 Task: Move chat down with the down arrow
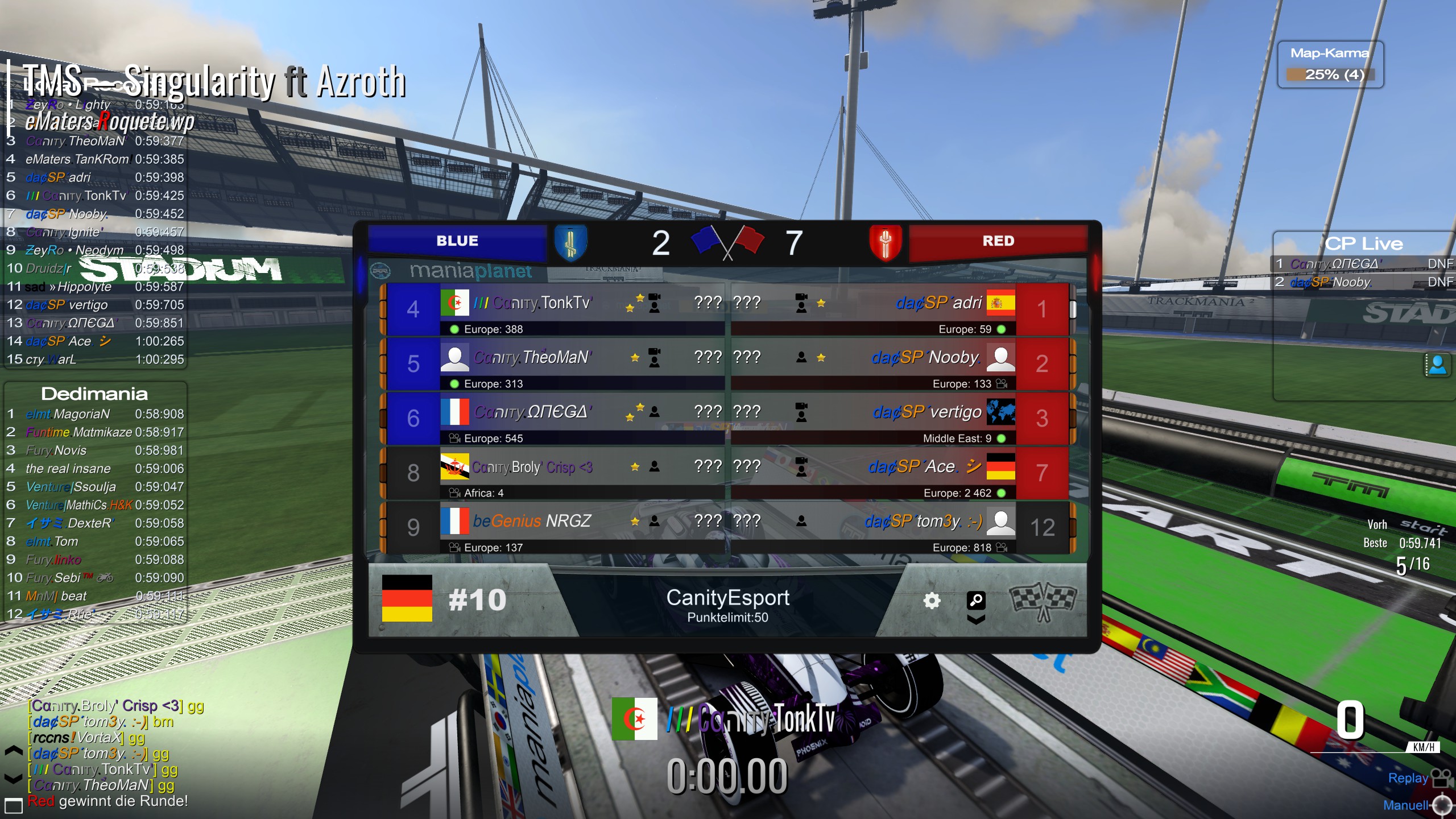pos(14,777)
